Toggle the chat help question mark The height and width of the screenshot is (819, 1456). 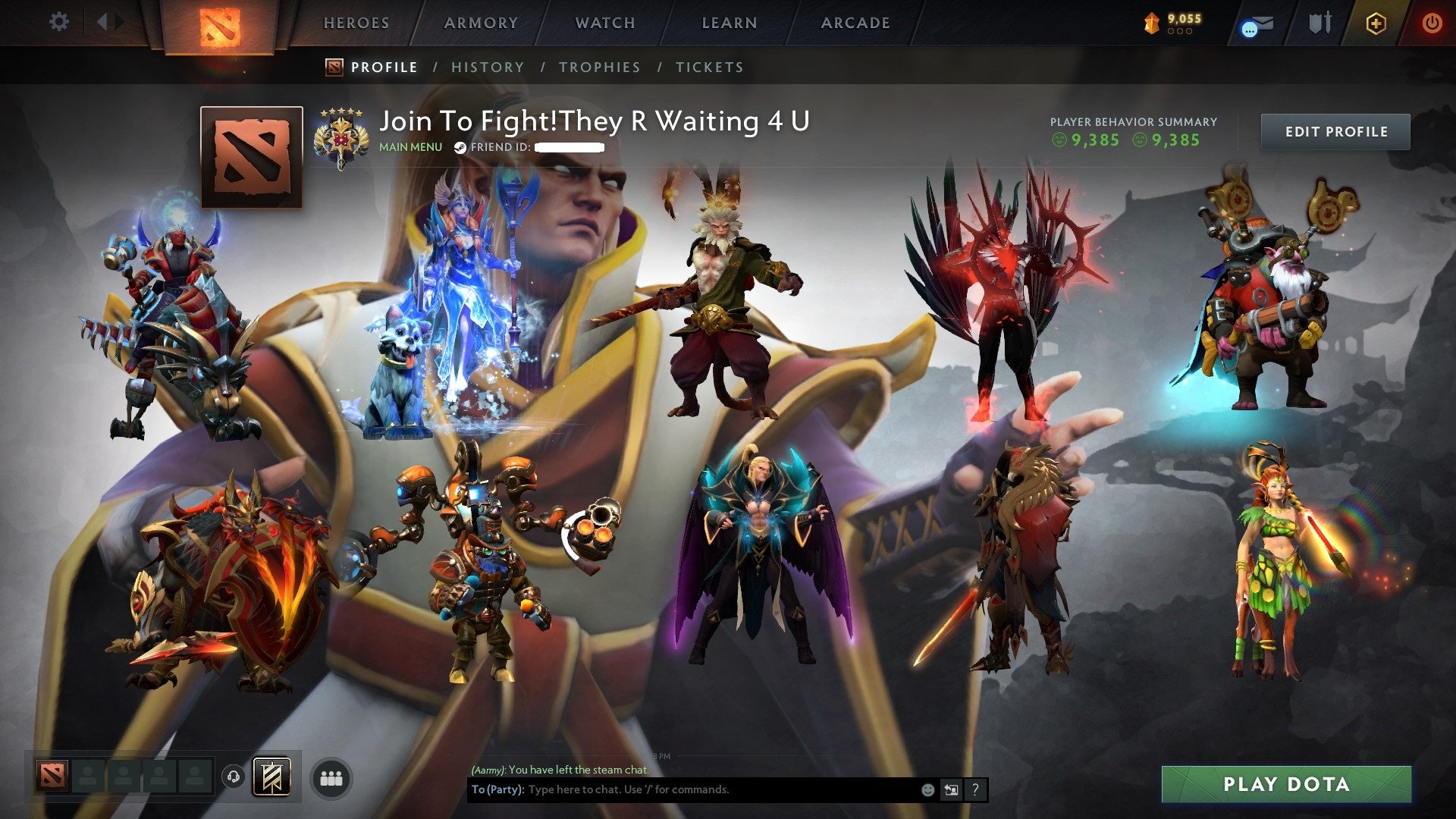click(x=974, y=789)
